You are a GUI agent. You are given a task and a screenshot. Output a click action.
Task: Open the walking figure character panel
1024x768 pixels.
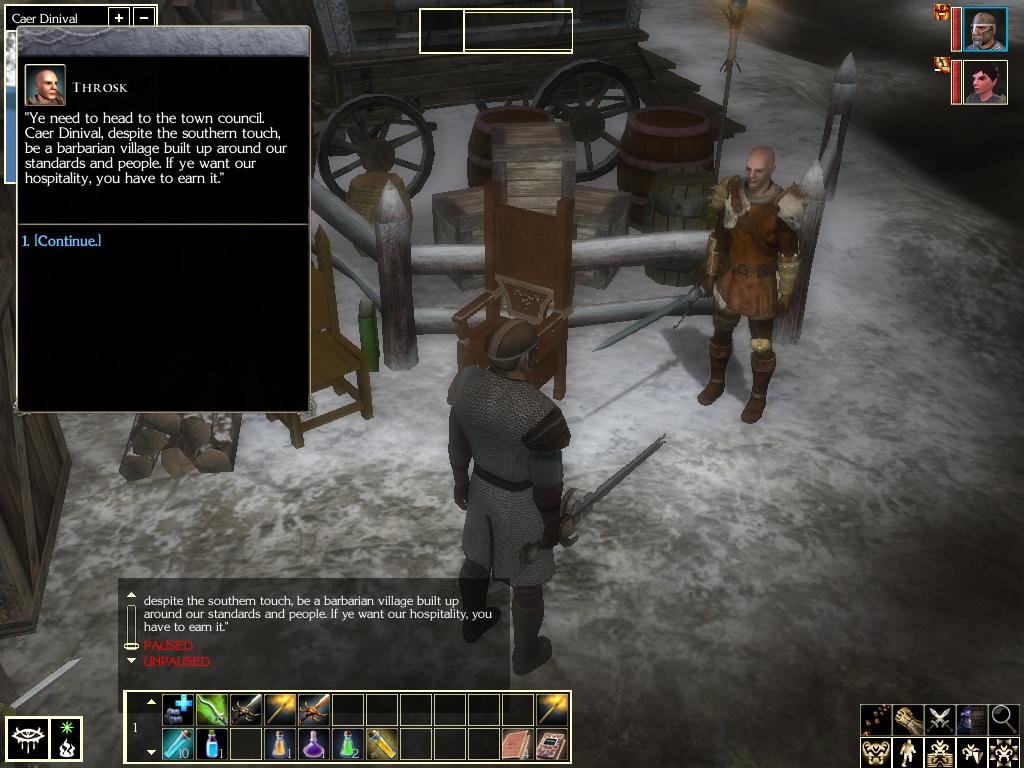click(908, 751)
